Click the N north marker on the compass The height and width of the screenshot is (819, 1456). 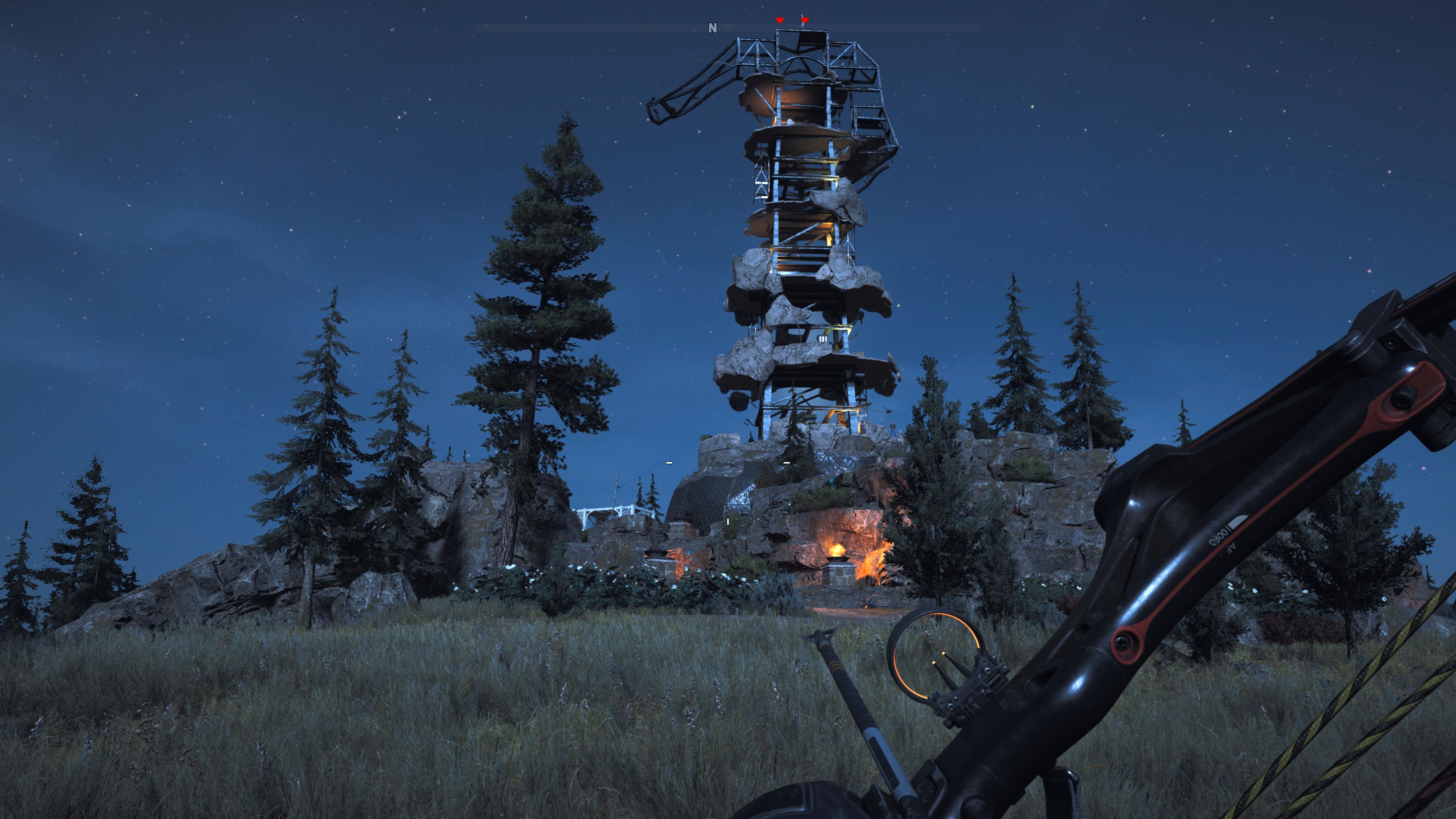pyautogui.click(x=712, y=28)
